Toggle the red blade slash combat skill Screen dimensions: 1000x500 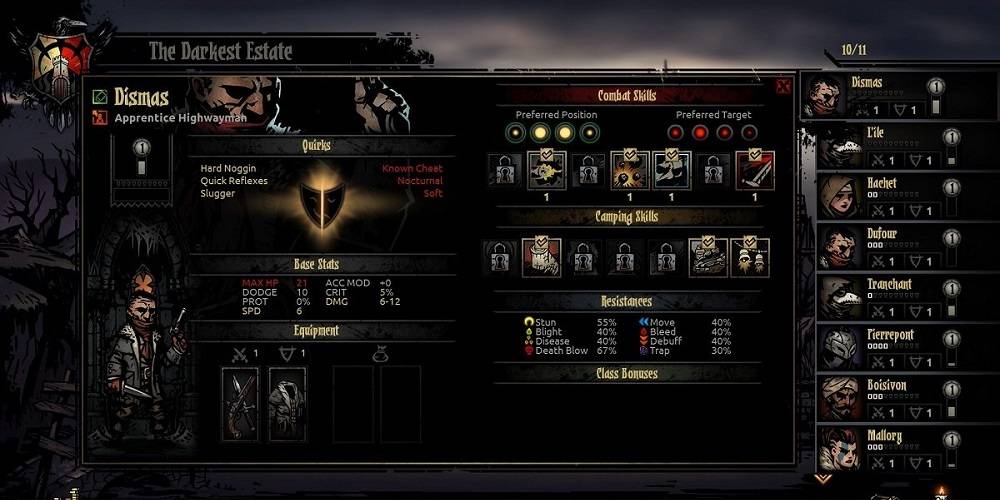(x=755, y=170)
